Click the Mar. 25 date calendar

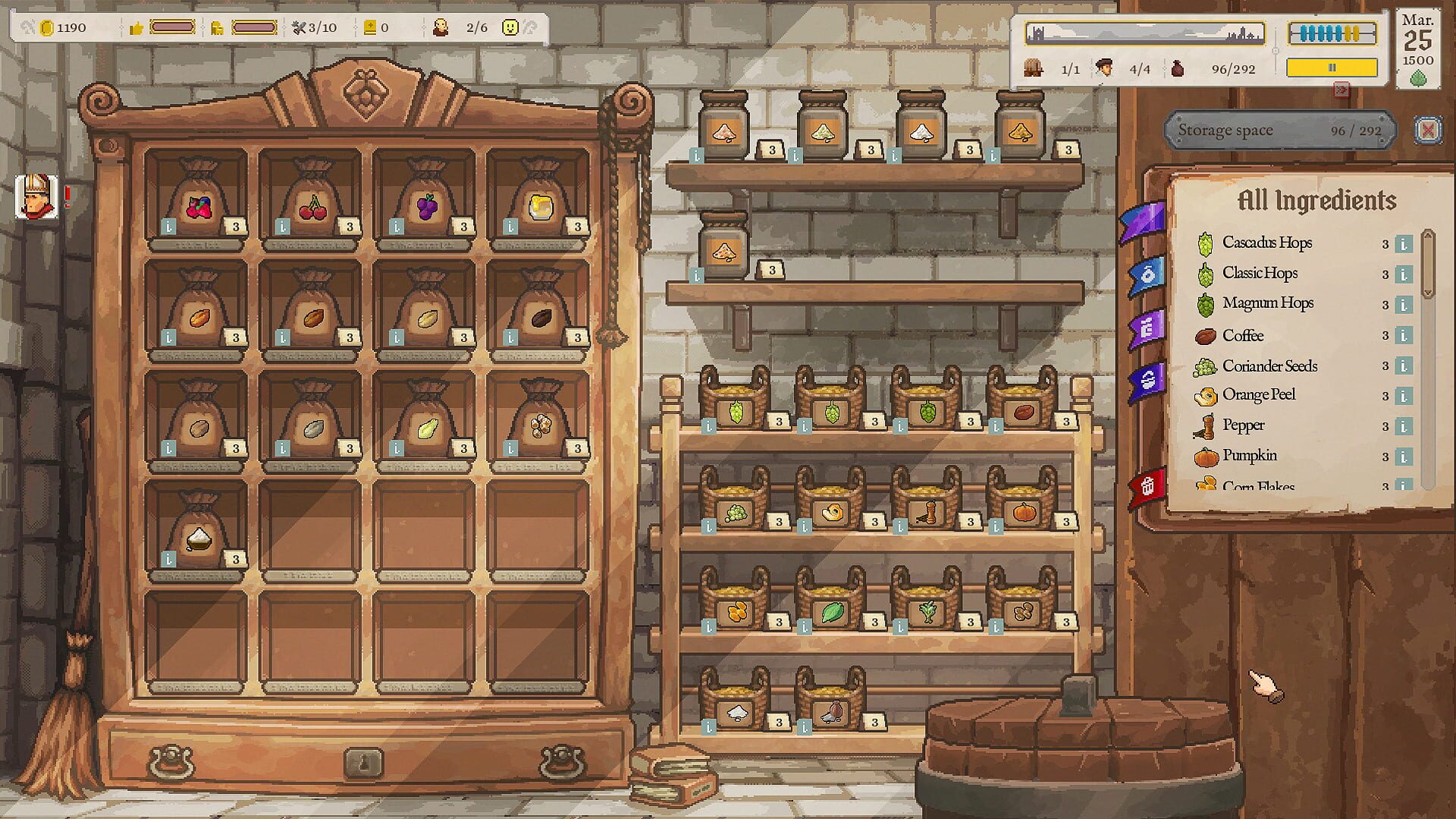(x=1418, y=42)
